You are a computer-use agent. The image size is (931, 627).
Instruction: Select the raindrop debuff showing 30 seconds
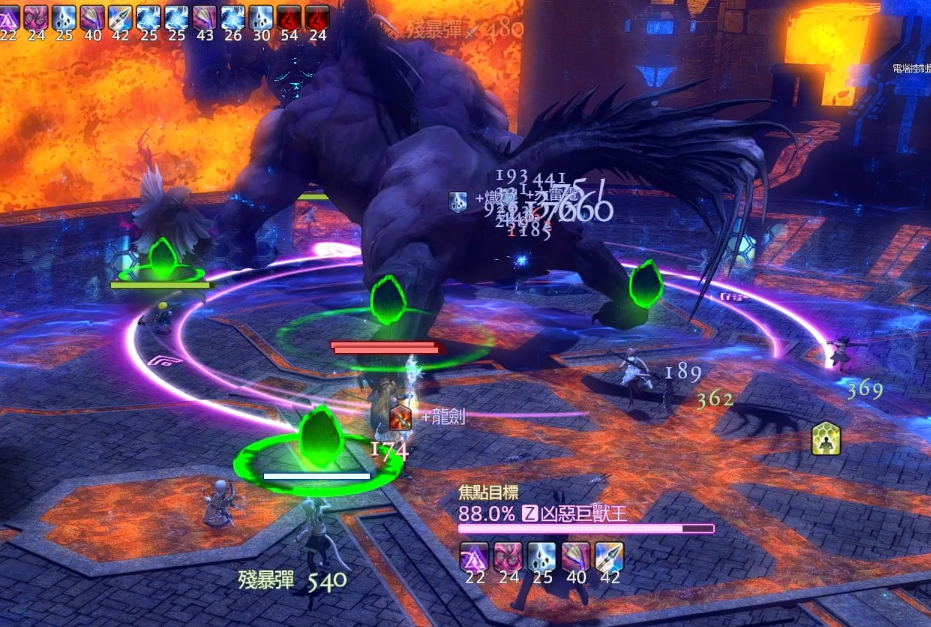[261, 16]
